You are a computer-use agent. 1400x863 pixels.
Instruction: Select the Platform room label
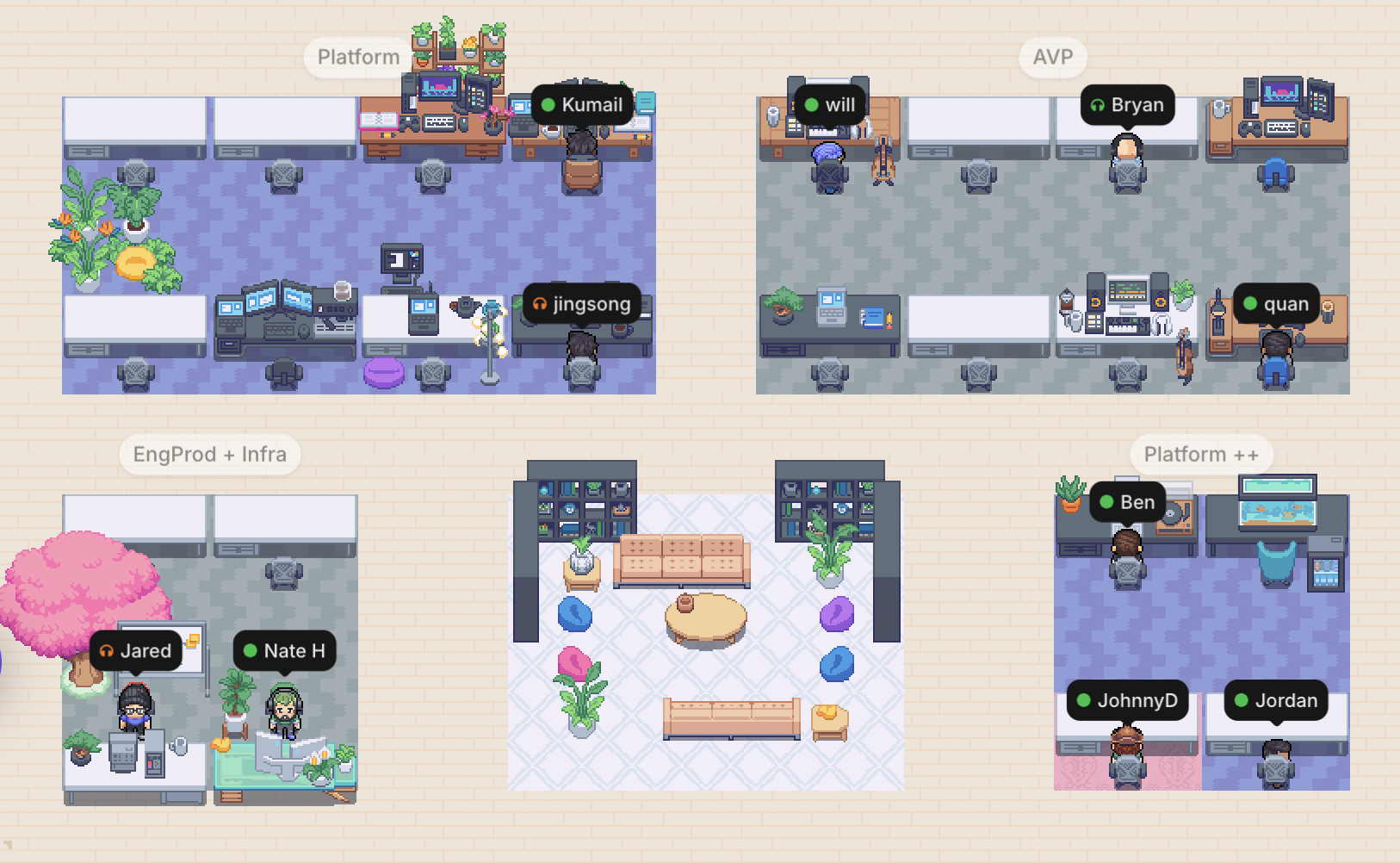point(356,57)
